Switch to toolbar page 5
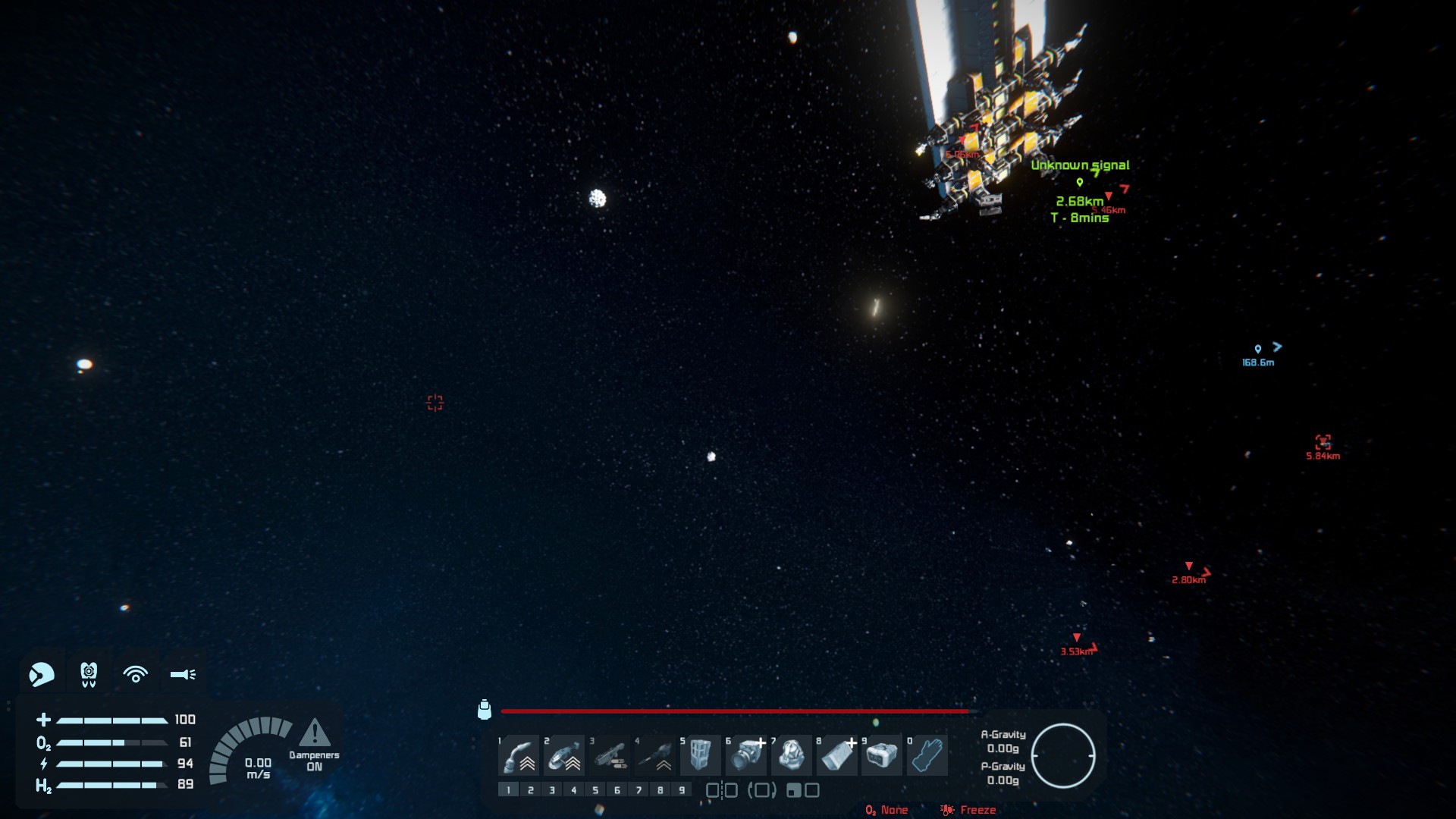Screen dimensions: 1456x819 [x=595, y=790]
